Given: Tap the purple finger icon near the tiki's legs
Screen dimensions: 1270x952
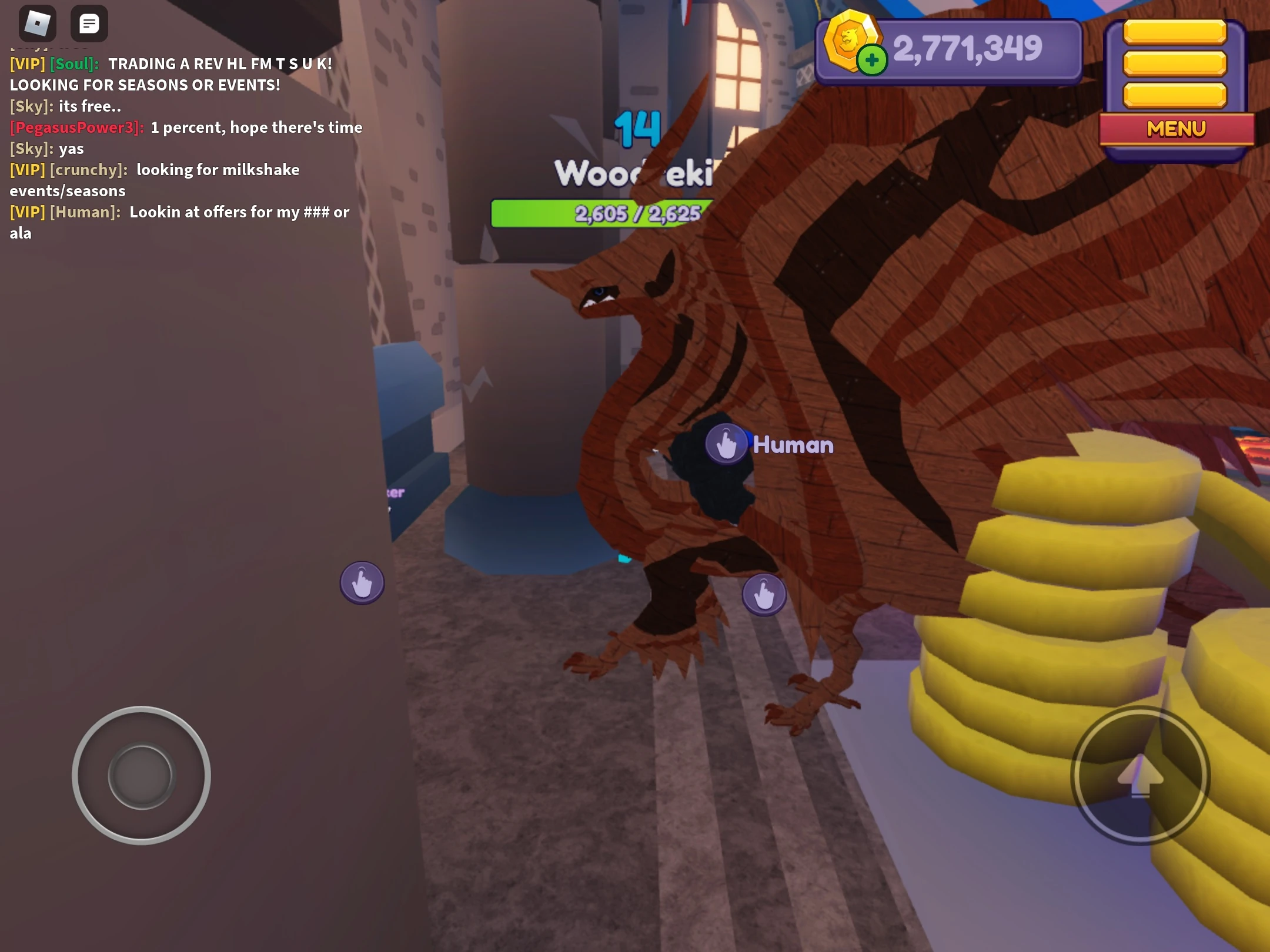Looking at the screenshot, I should (764, 594).
